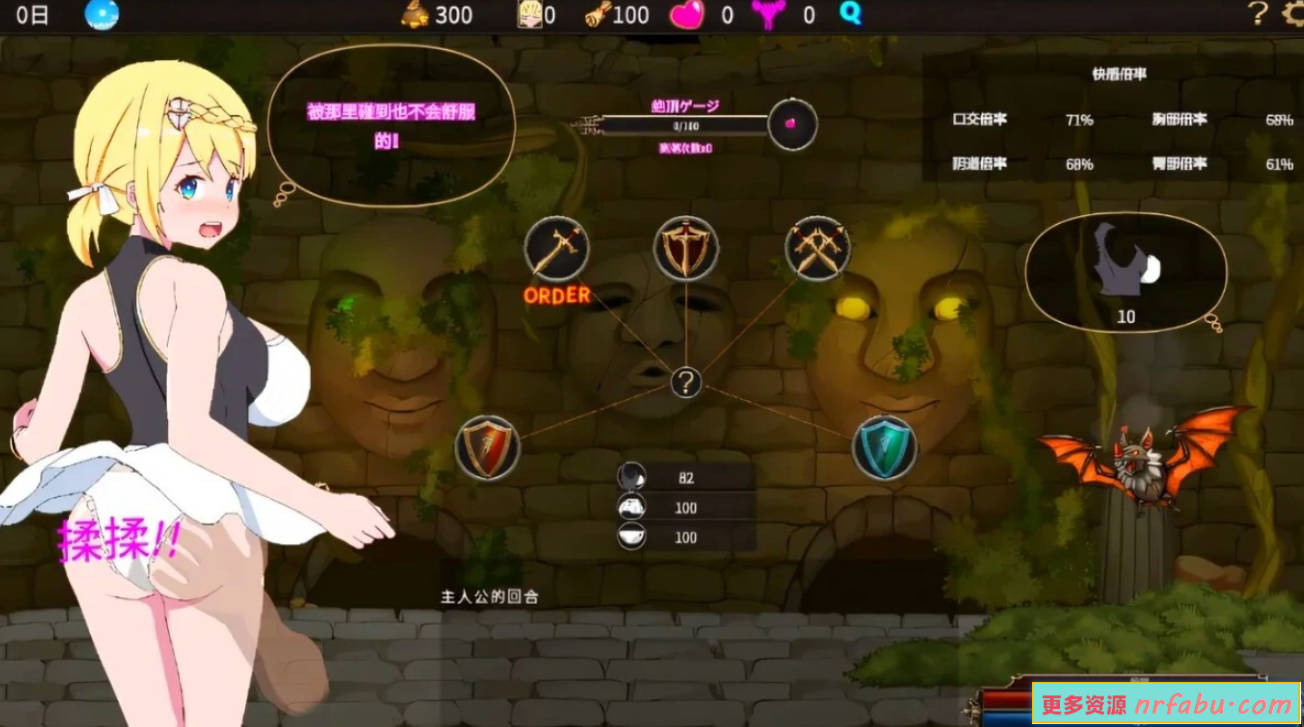Image resolution: width=1304 pixels, height=727 pixels.
Task: Click the magnifier search icon in top bar
Action: click(849, 15)
